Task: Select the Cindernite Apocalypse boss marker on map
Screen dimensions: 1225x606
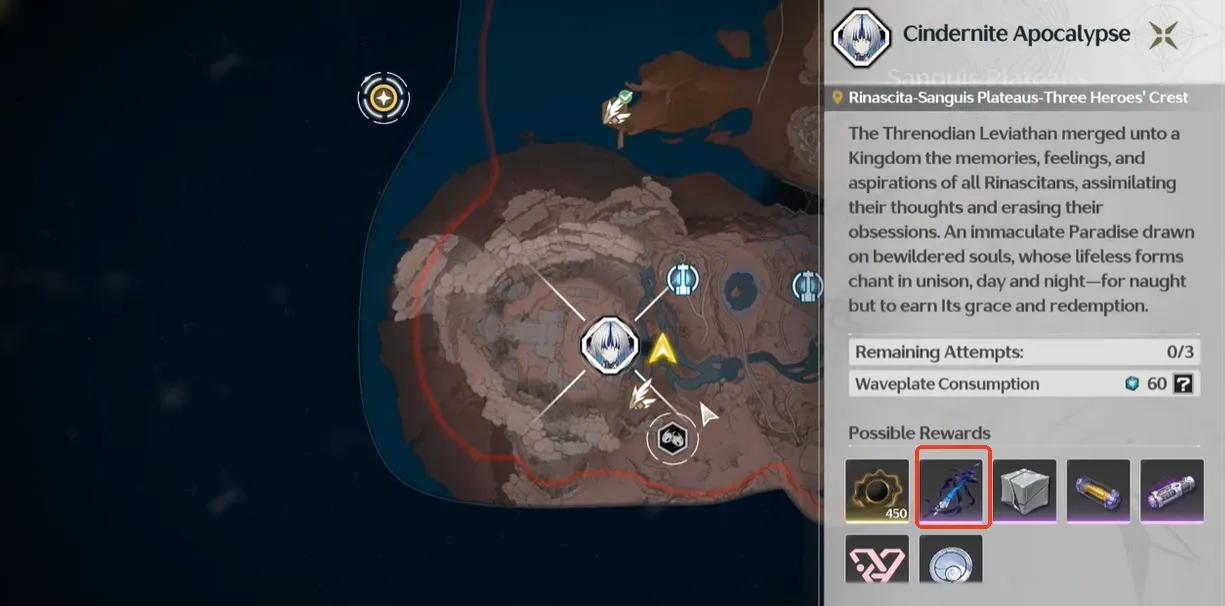Action: pyautogui.click(x=609, y=346)
